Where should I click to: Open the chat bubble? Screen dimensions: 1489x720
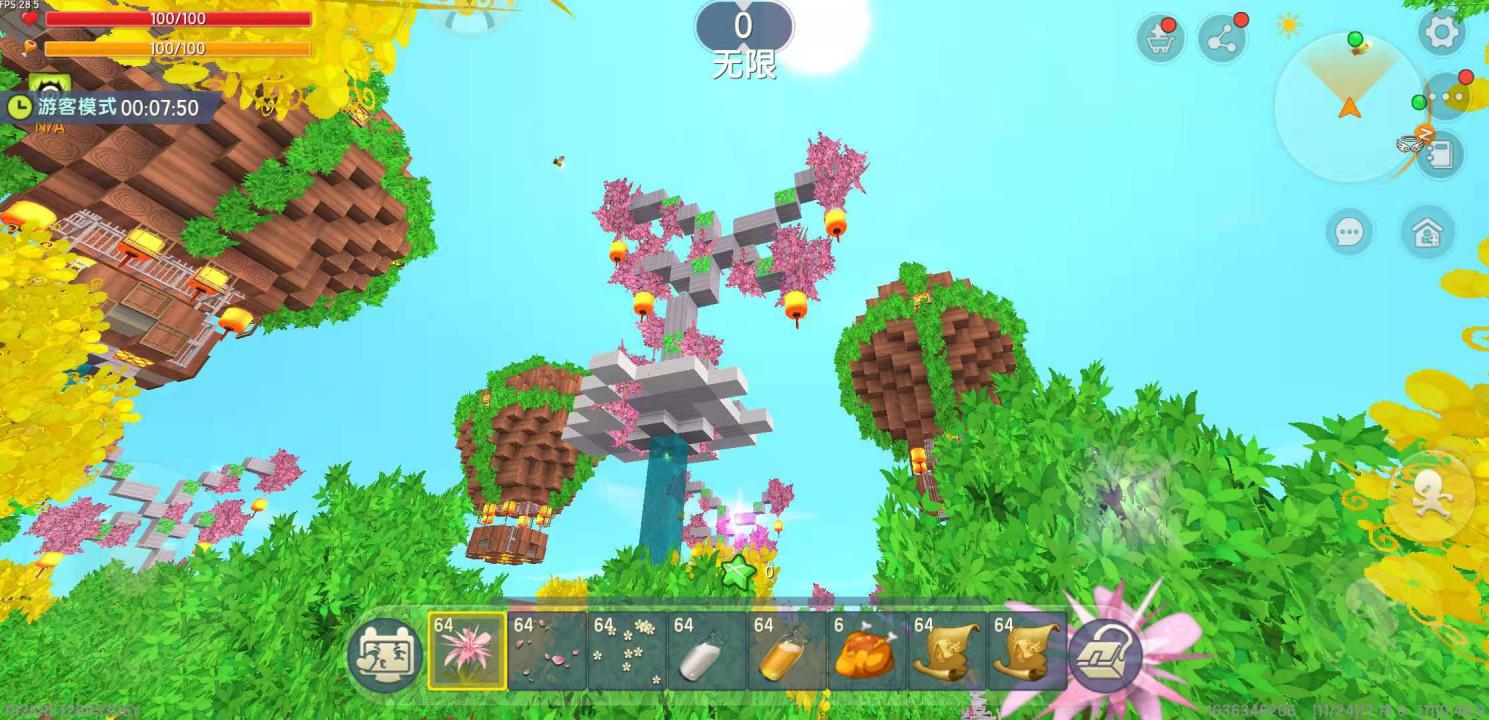[x=1349, y=232]
